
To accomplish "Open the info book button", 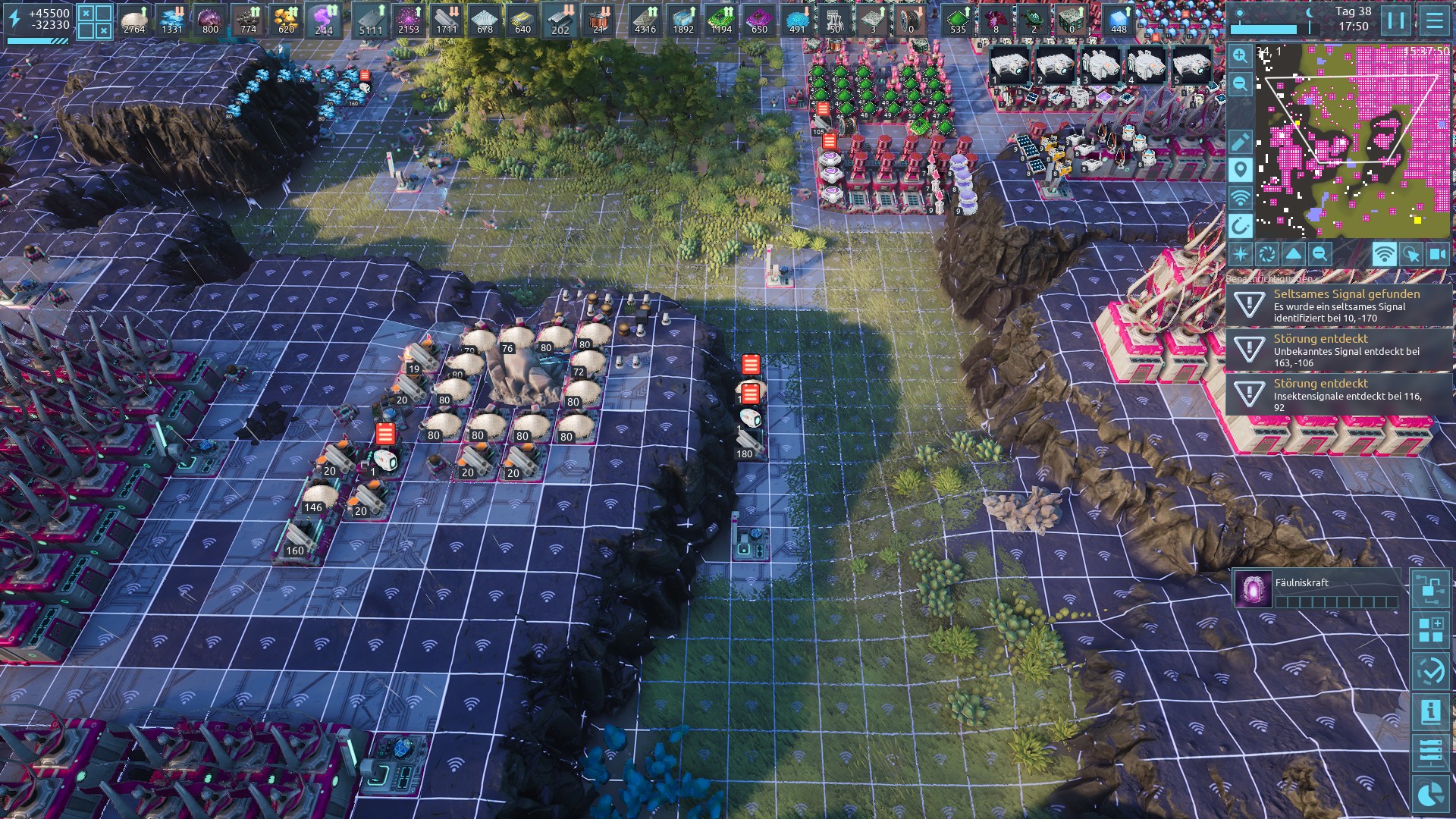I will click(1431, 712).
